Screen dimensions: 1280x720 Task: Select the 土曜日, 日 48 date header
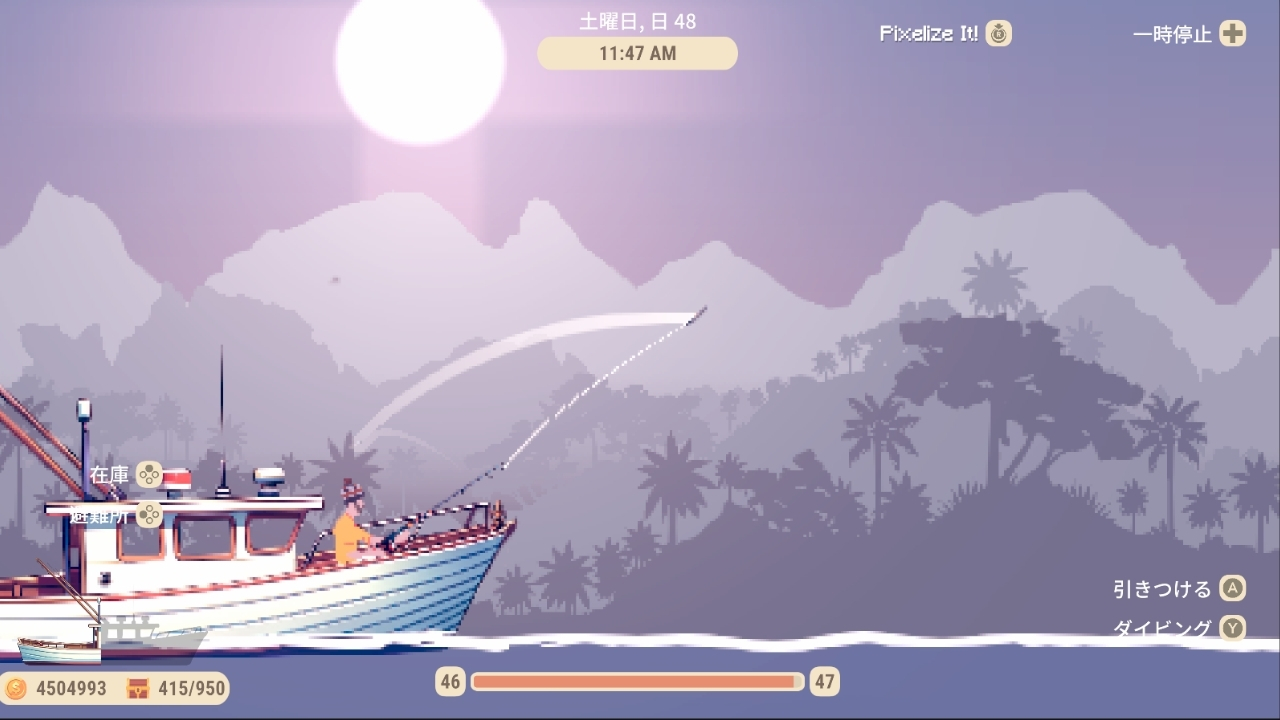pos(637,20)
